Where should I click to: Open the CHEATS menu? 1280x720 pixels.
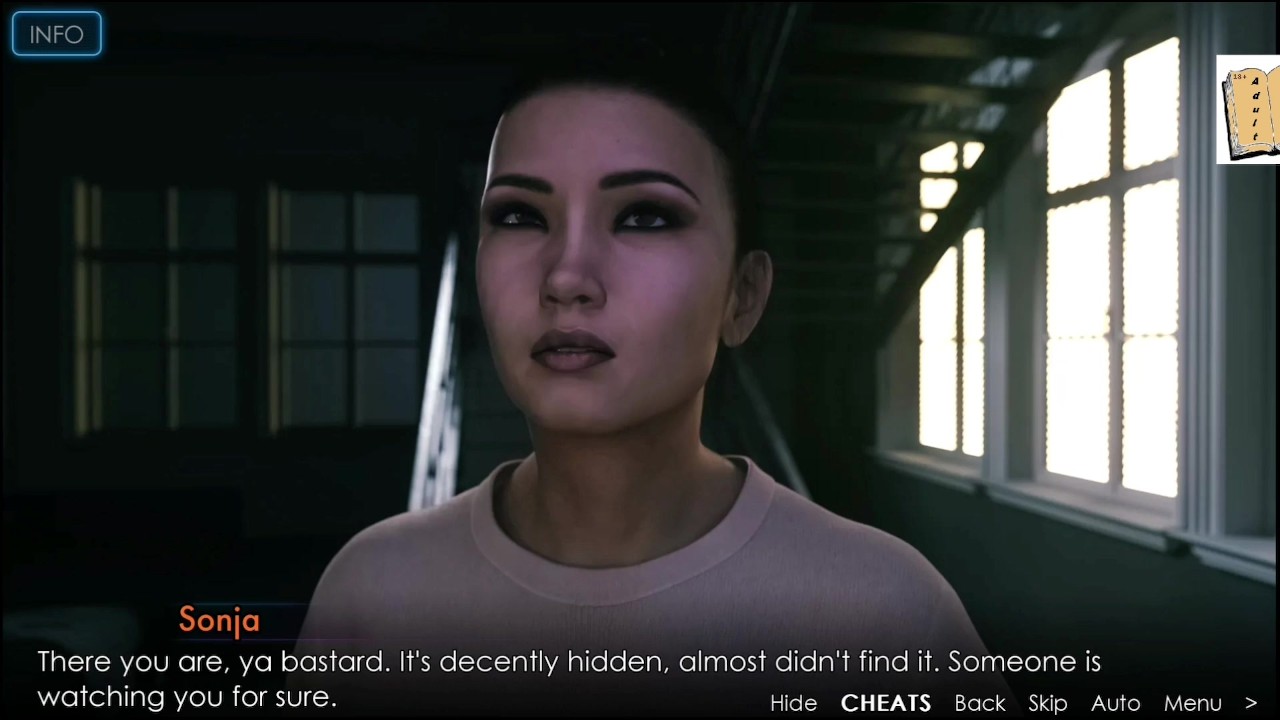tap(886, 703)
